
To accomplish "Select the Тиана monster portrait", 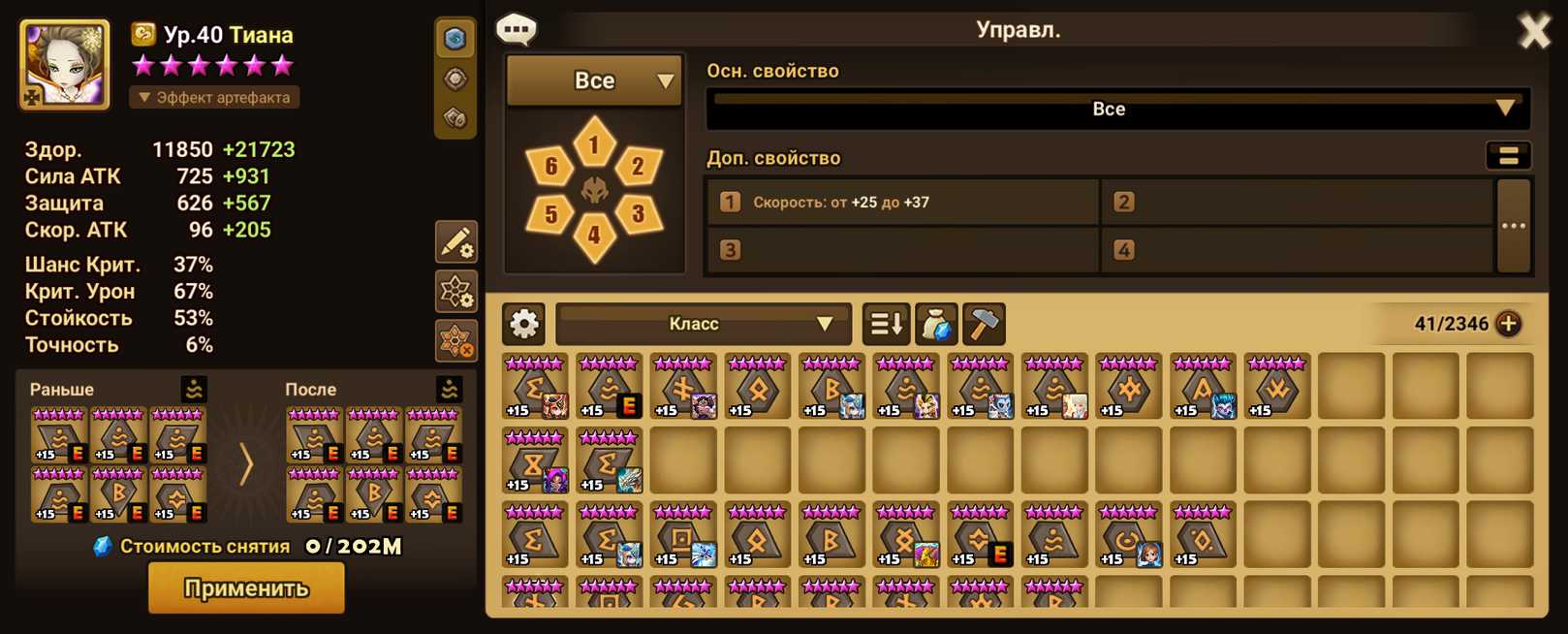I will pos(64,64).
